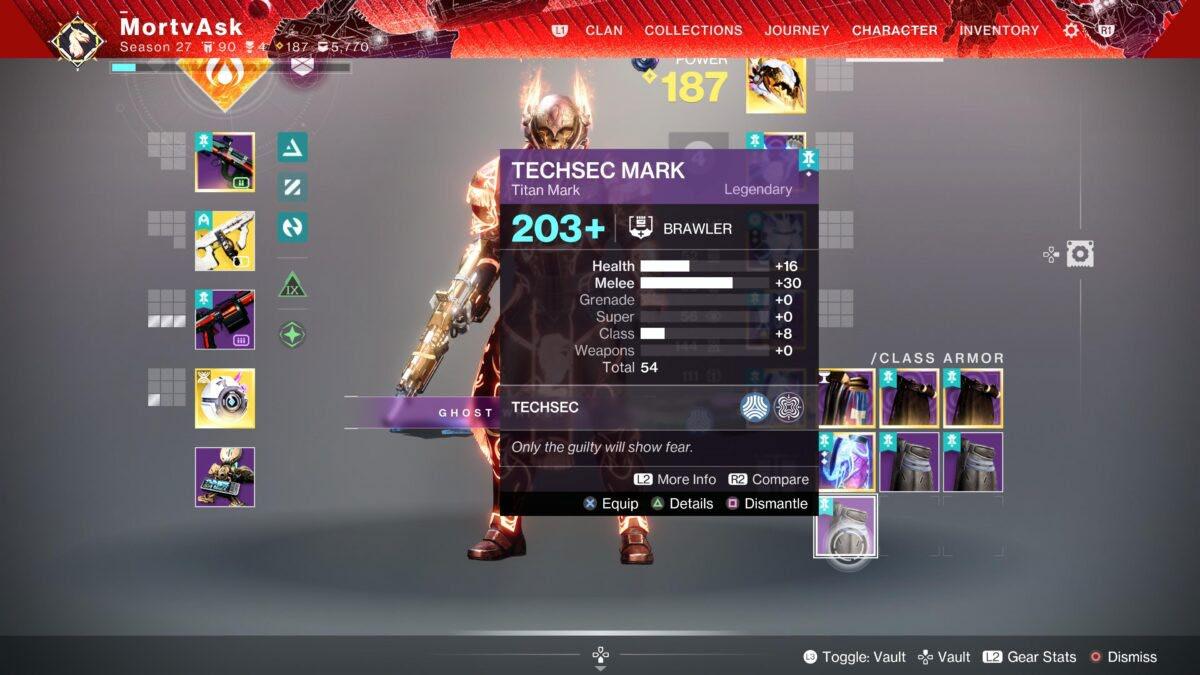The width and height of the screenshot is (1200, 675).
Task: Go to the Journey tab
Action: click(797, 30)
